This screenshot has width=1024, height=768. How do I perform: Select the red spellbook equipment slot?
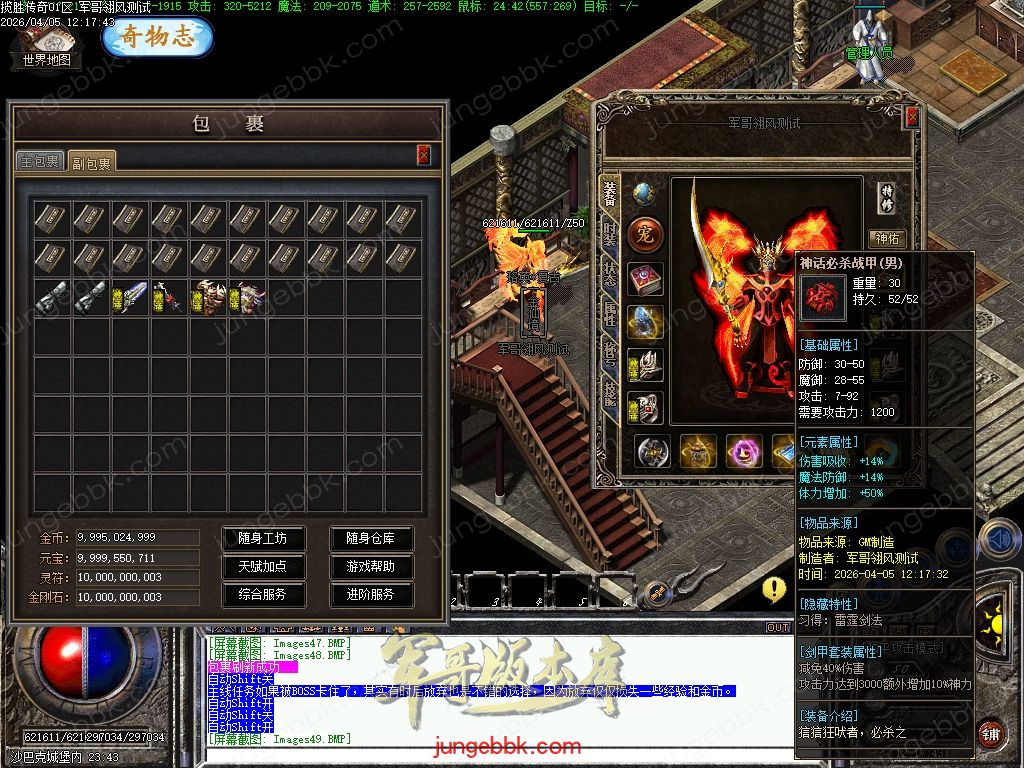tap(645, 280)
